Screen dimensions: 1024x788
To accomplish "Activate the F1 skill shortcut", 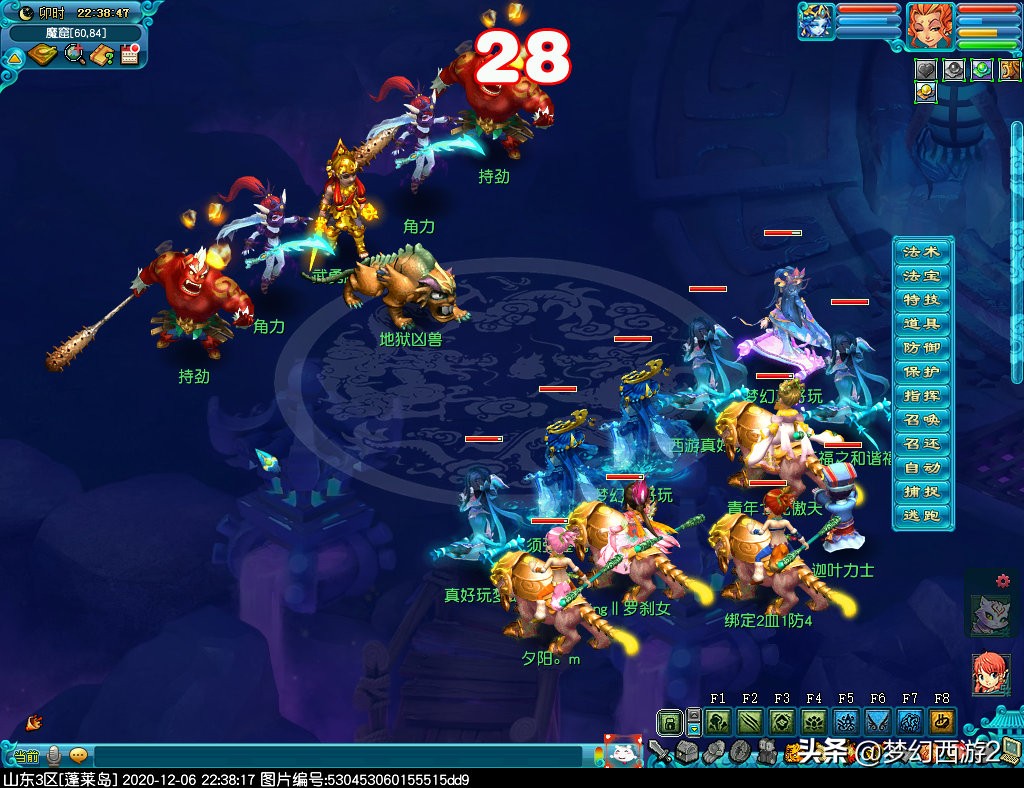I will [x=718, y=721].
